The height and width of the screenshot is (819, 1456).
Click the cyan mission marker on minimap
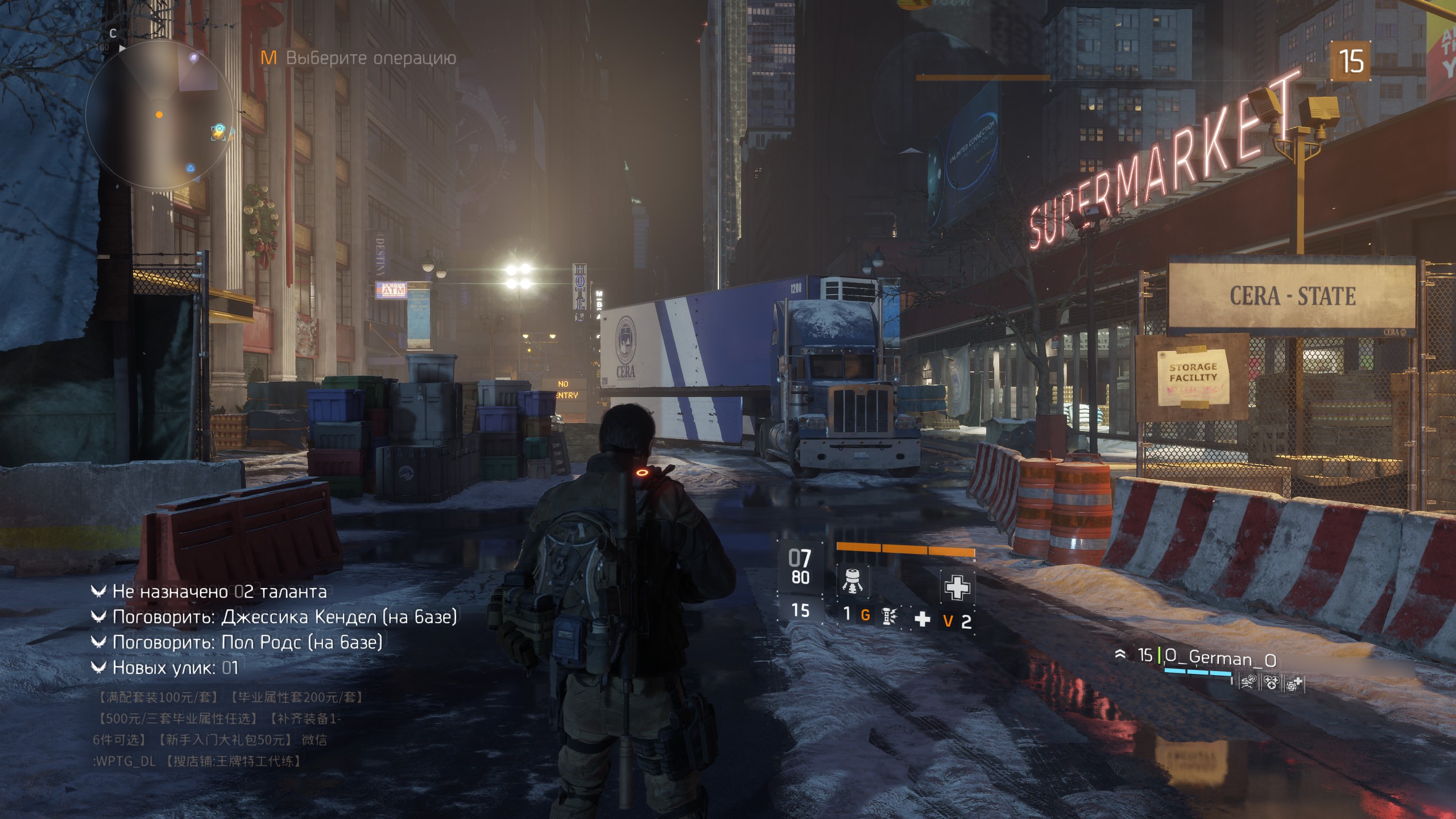[x=219, y=131]
